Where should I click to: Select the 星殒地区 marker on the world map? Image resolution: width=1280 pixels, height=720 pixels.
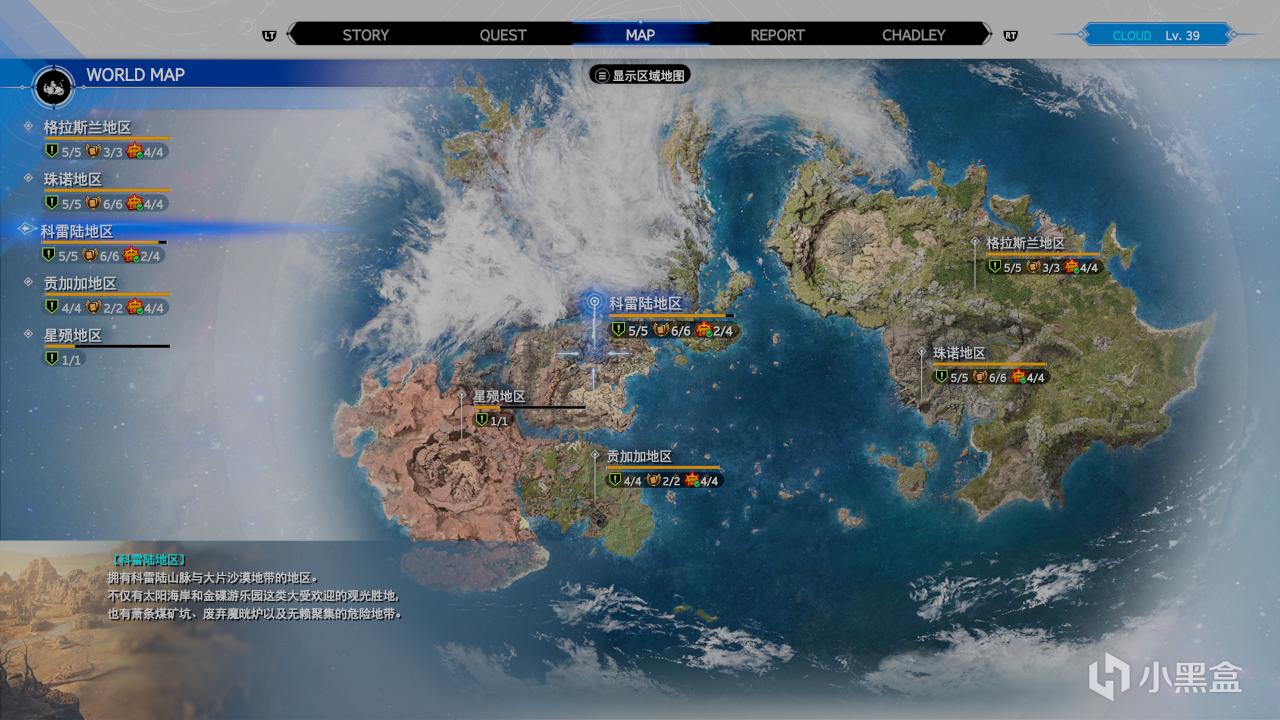(x=460, y=397)
